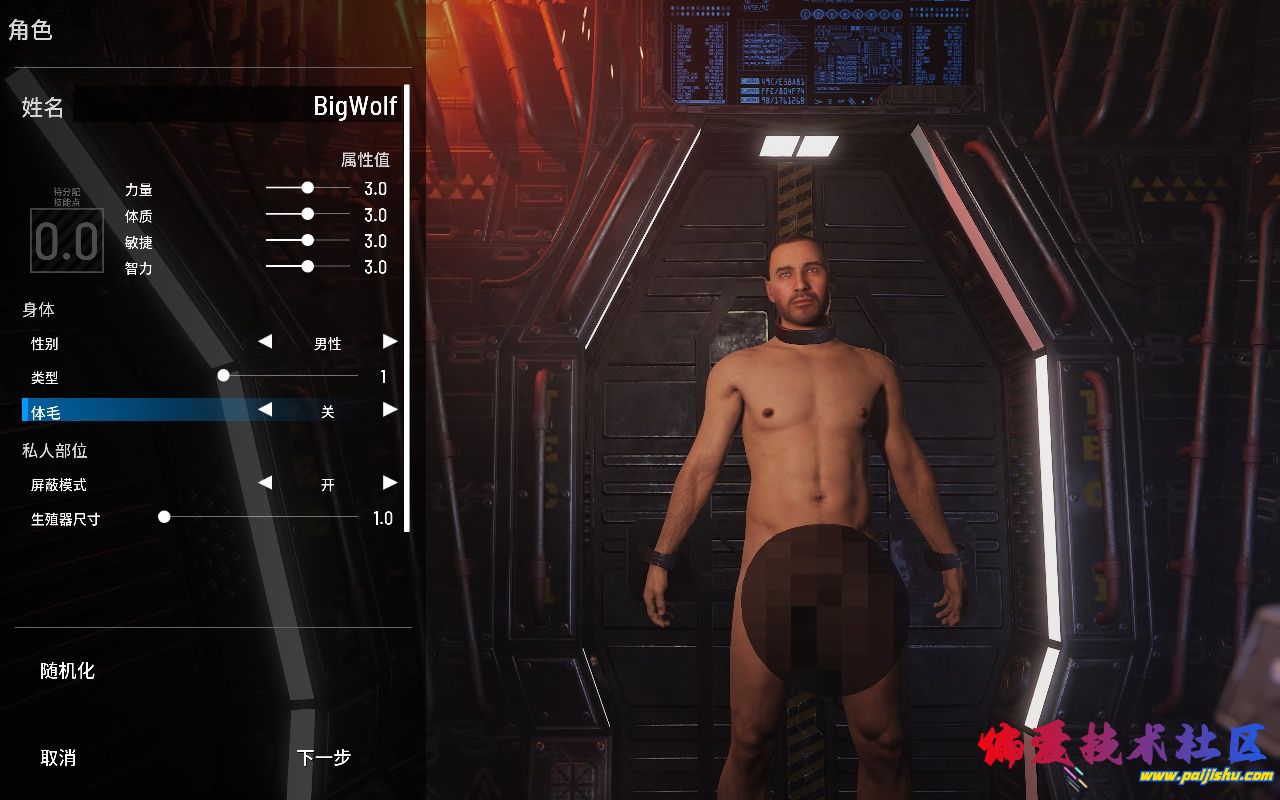Adjust the 生殖器尺寸 size slider

tap(164, 517)
